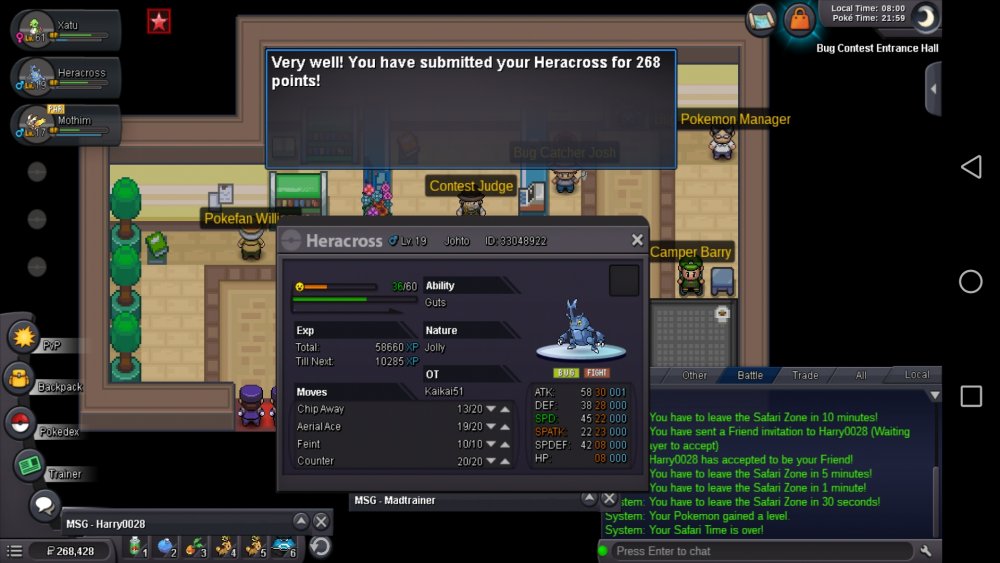
Task: Open the world map scroll icon
Action: click(x=762, y=19)
